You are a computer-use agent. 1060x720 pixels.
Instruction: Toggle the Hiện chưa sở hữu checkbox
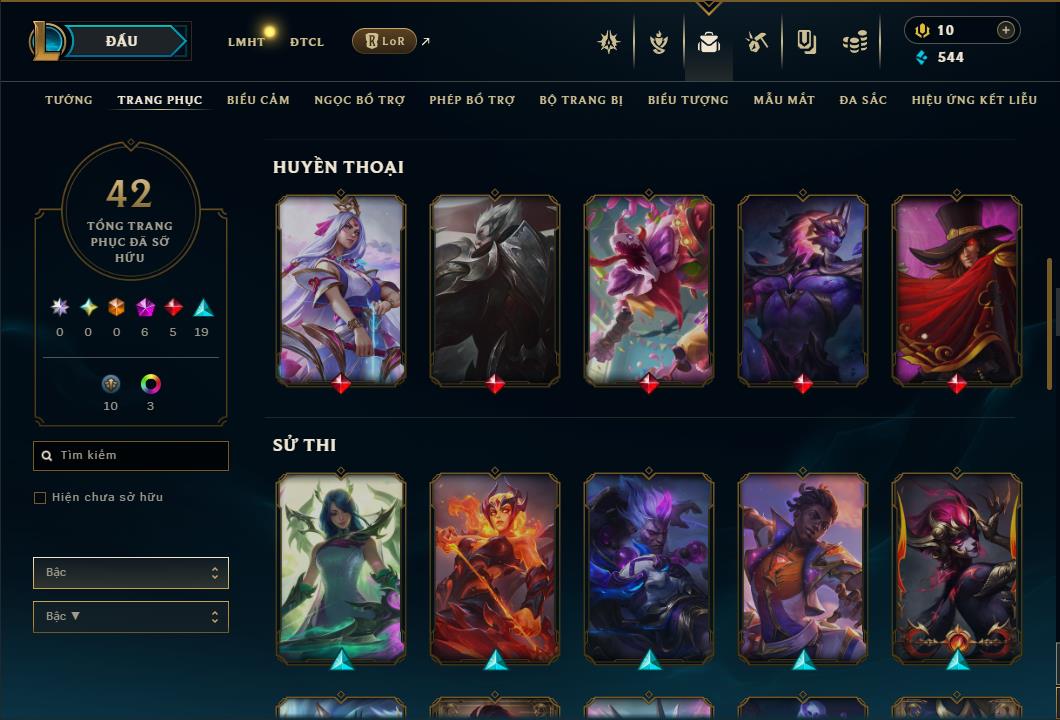pyautogui.click(x=40, y=498)
